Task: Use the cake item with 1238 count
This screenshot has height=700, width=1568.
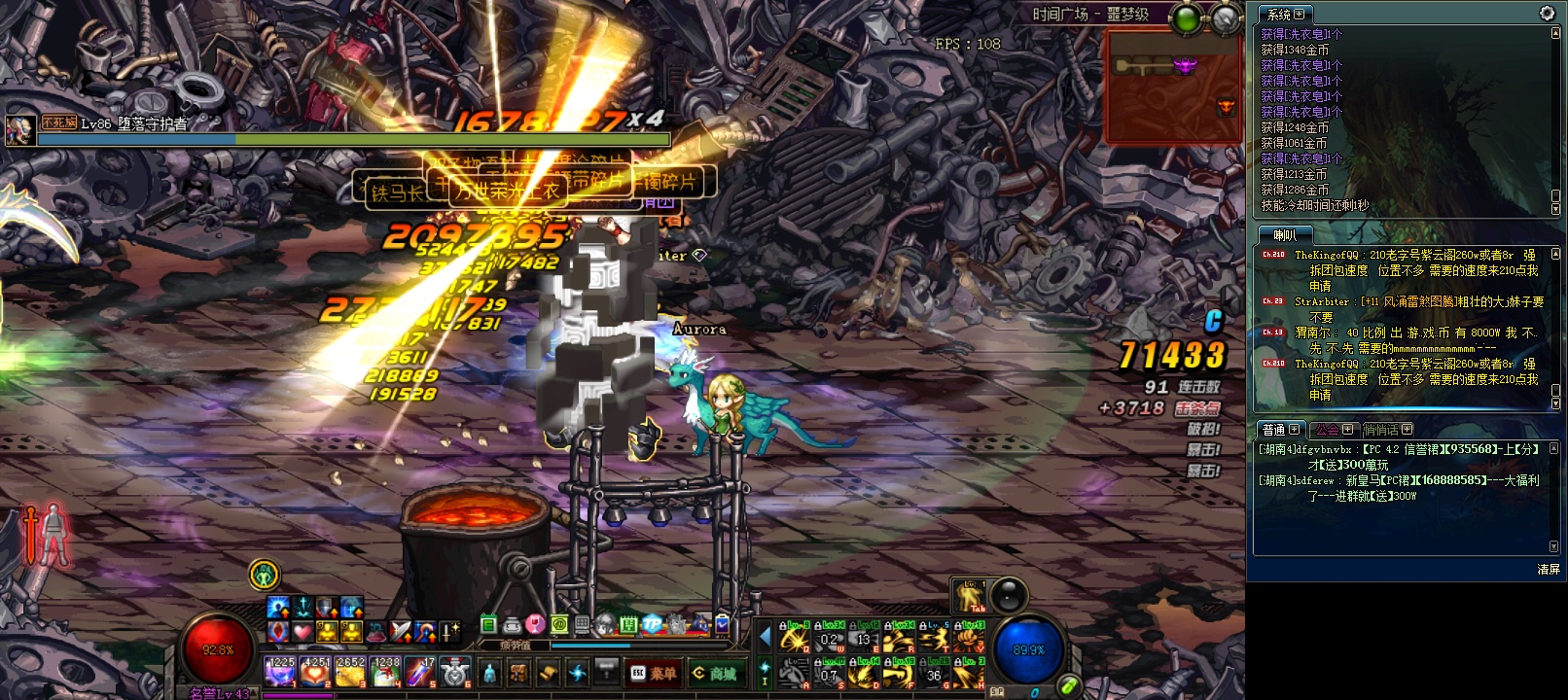Action: click(x=386, y=671)
